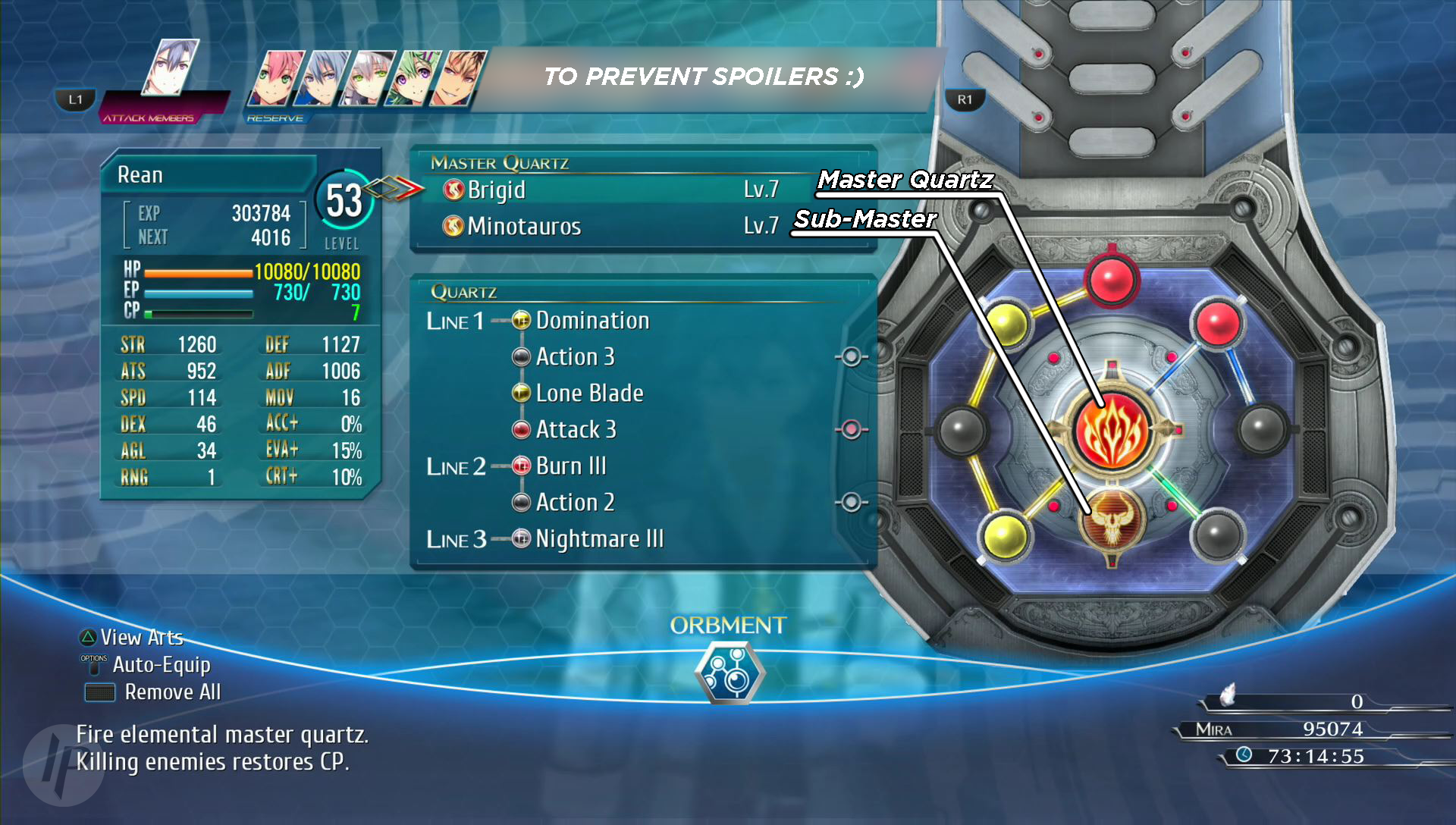
Task: Click the Lone Blade yellow quartz icon
Action: click(x=520, y=393)
